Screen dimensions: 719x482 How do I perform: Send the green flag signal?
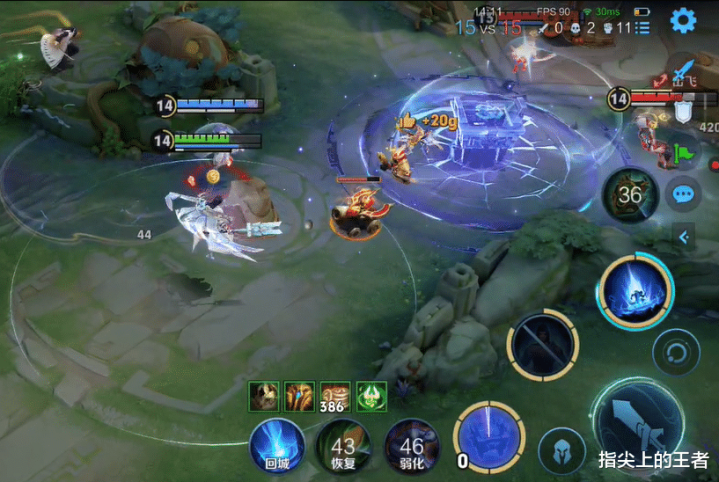coord(685,153)
